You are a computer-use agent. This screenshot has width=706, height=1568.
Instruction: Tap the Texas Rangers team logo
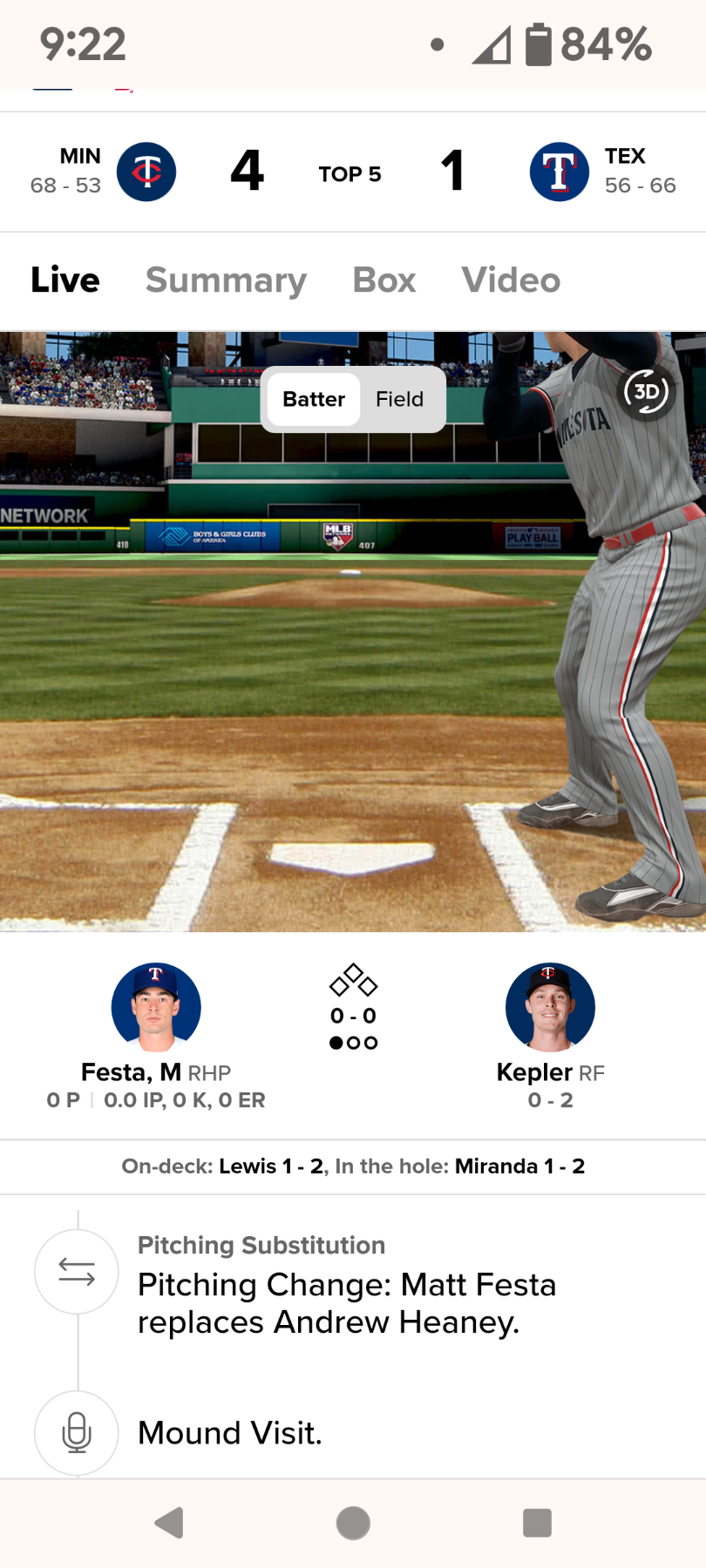(560, 172)
